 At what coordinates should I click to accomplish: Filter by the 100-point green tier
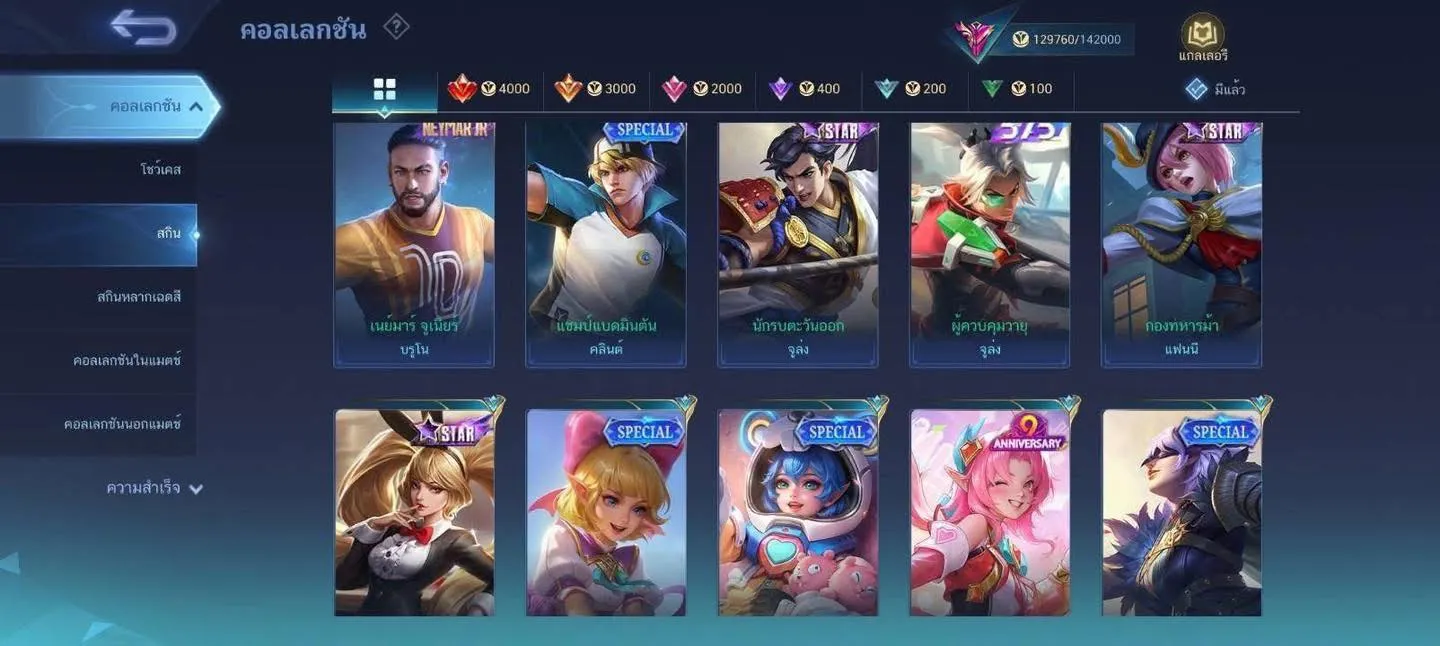[x=1017, y=89]
